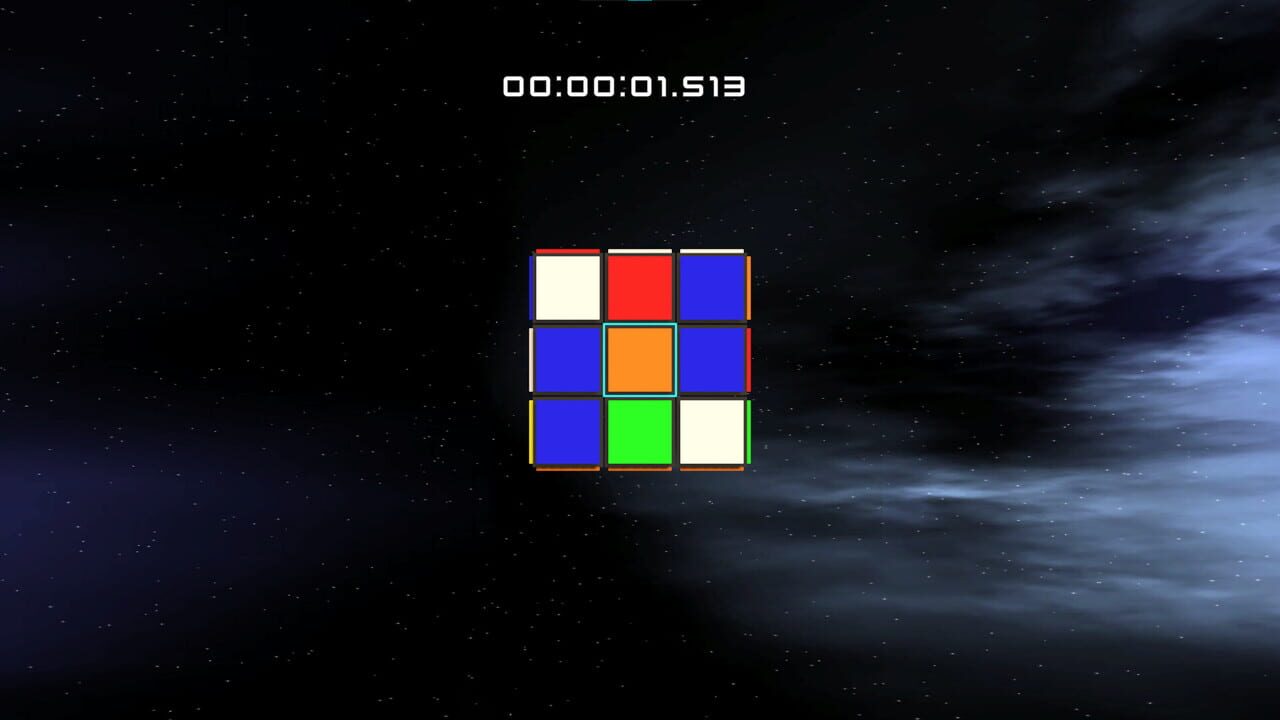
Task: Select the highlighted orange center tile
Action: click(x=641, y=359)
